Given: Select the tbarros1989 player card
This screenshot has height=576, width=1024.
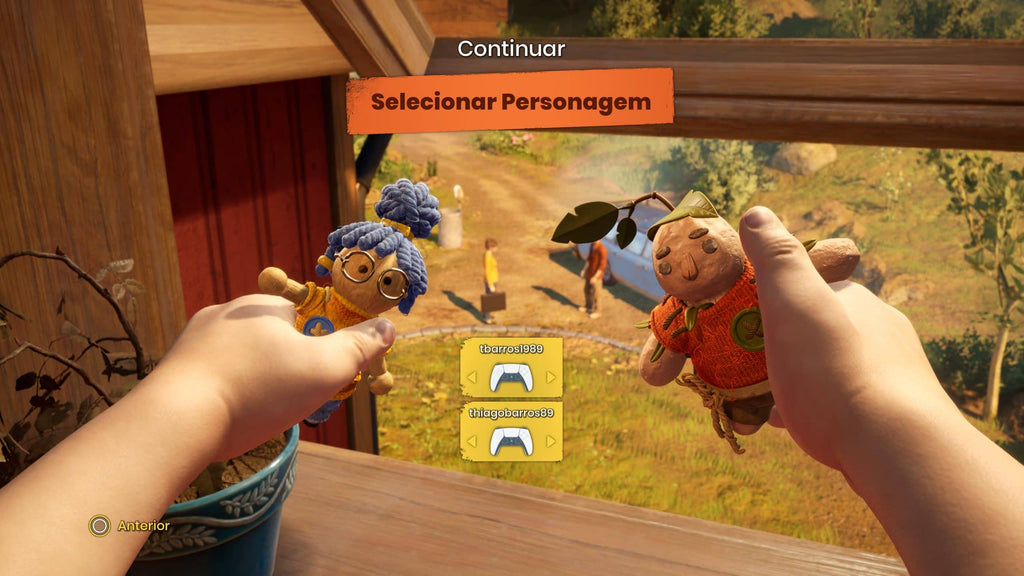Looking at the screenshot, I should [511, 367].
